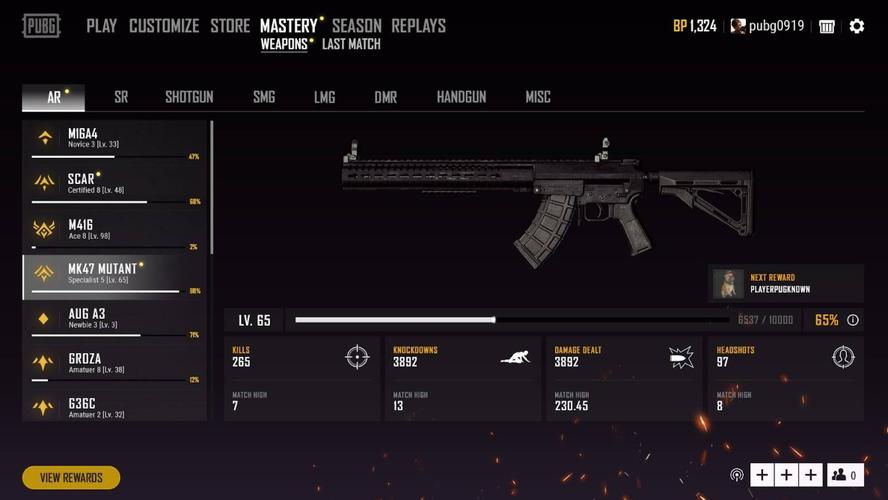Open the Replays menu
This screenshot has height=500, width=888.
point(418,26)
